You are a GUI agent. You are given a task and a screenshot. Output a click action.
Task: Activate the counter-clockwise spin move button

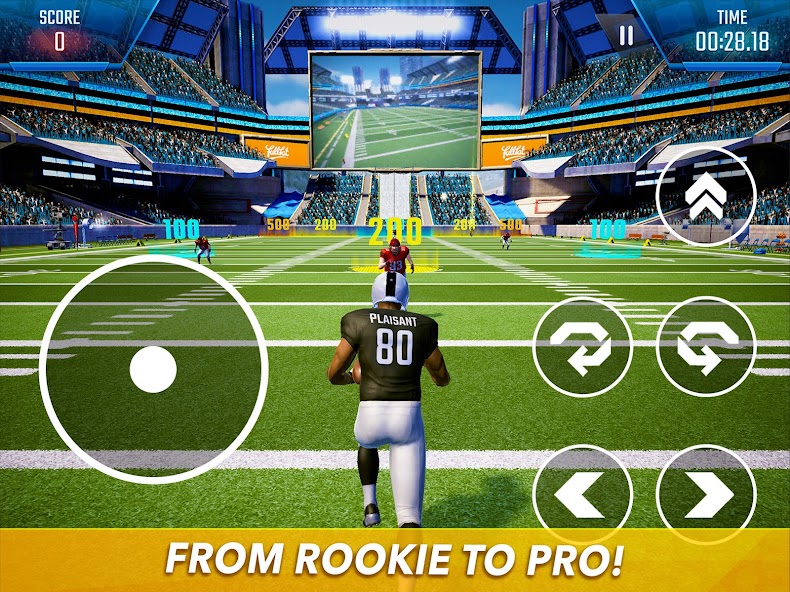(x=706, y=346)
